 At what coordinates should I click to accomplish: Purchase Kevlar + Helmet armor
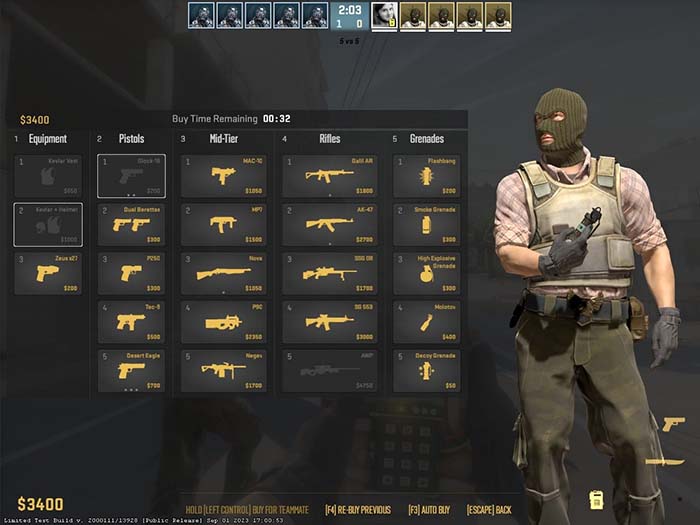pos(48,224)
